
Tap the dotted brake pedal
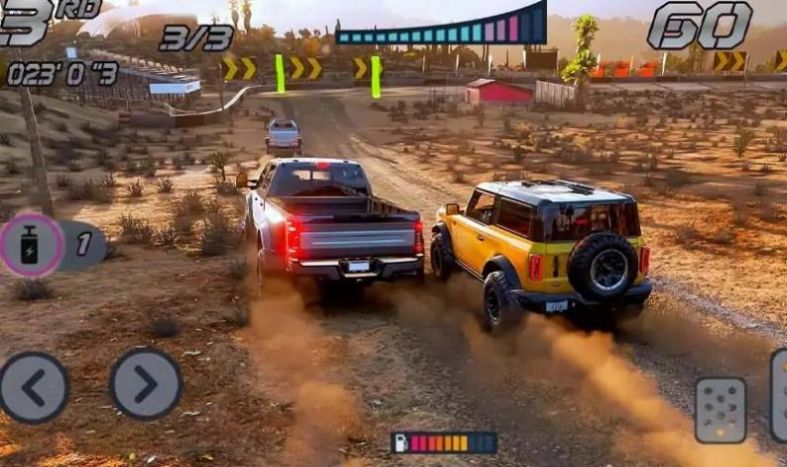point(720,409)
